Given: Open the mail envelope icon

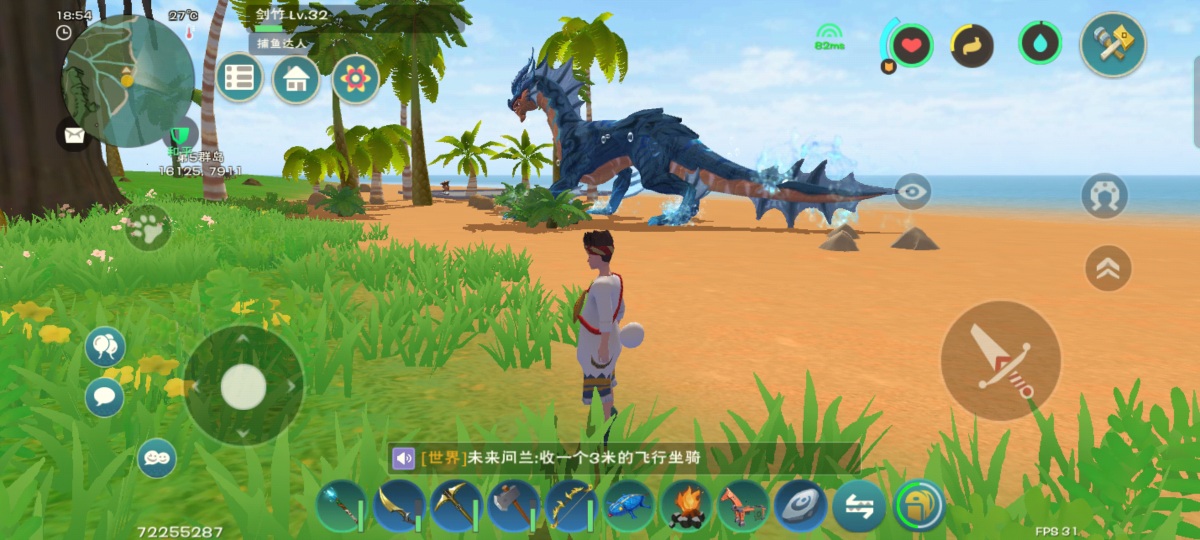Looking at the screenshot, I should pos(73,133).
